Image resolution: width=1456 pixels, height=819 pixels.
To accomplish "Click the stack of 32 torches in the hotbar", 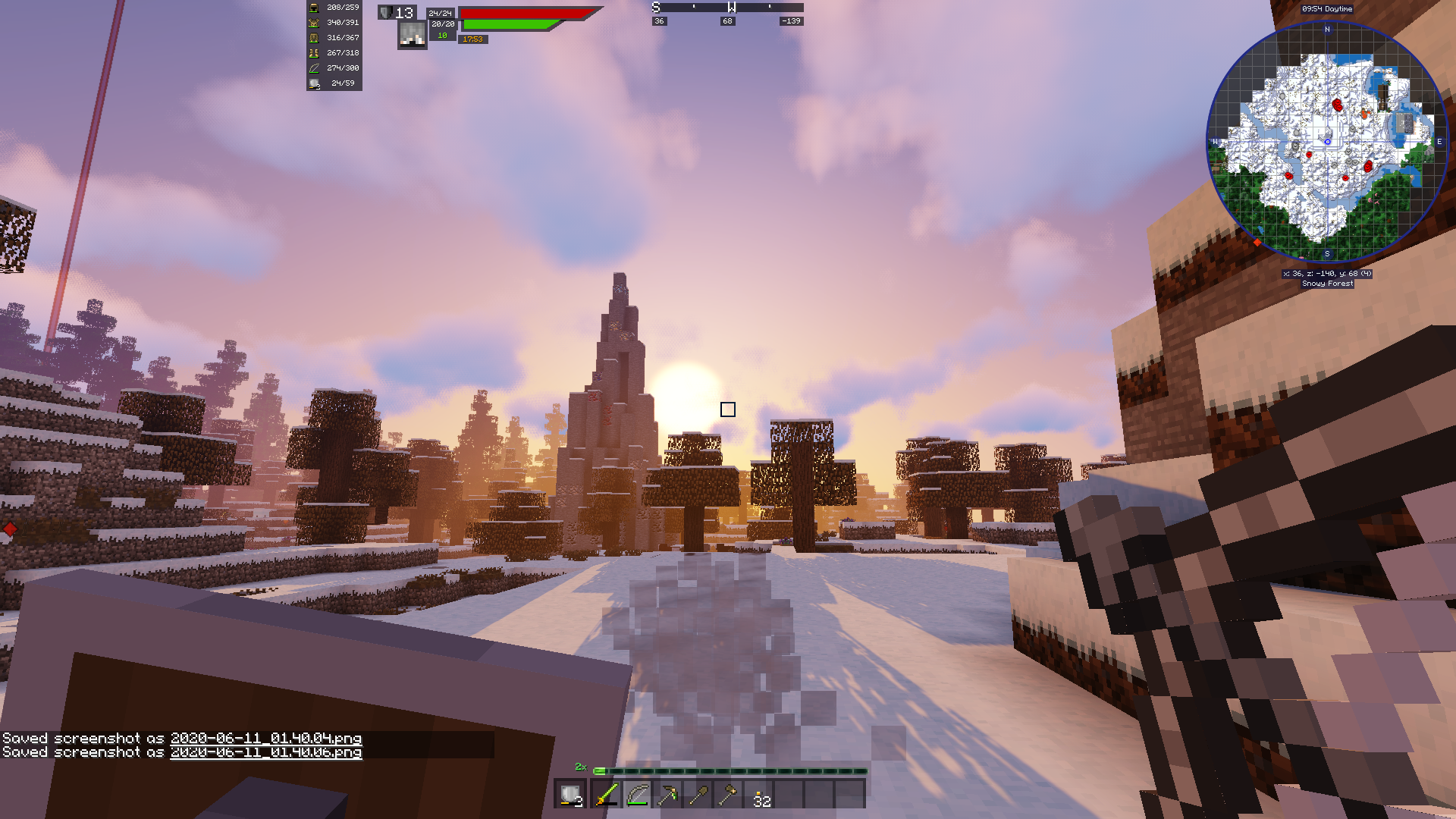I will tap(758, 796).
